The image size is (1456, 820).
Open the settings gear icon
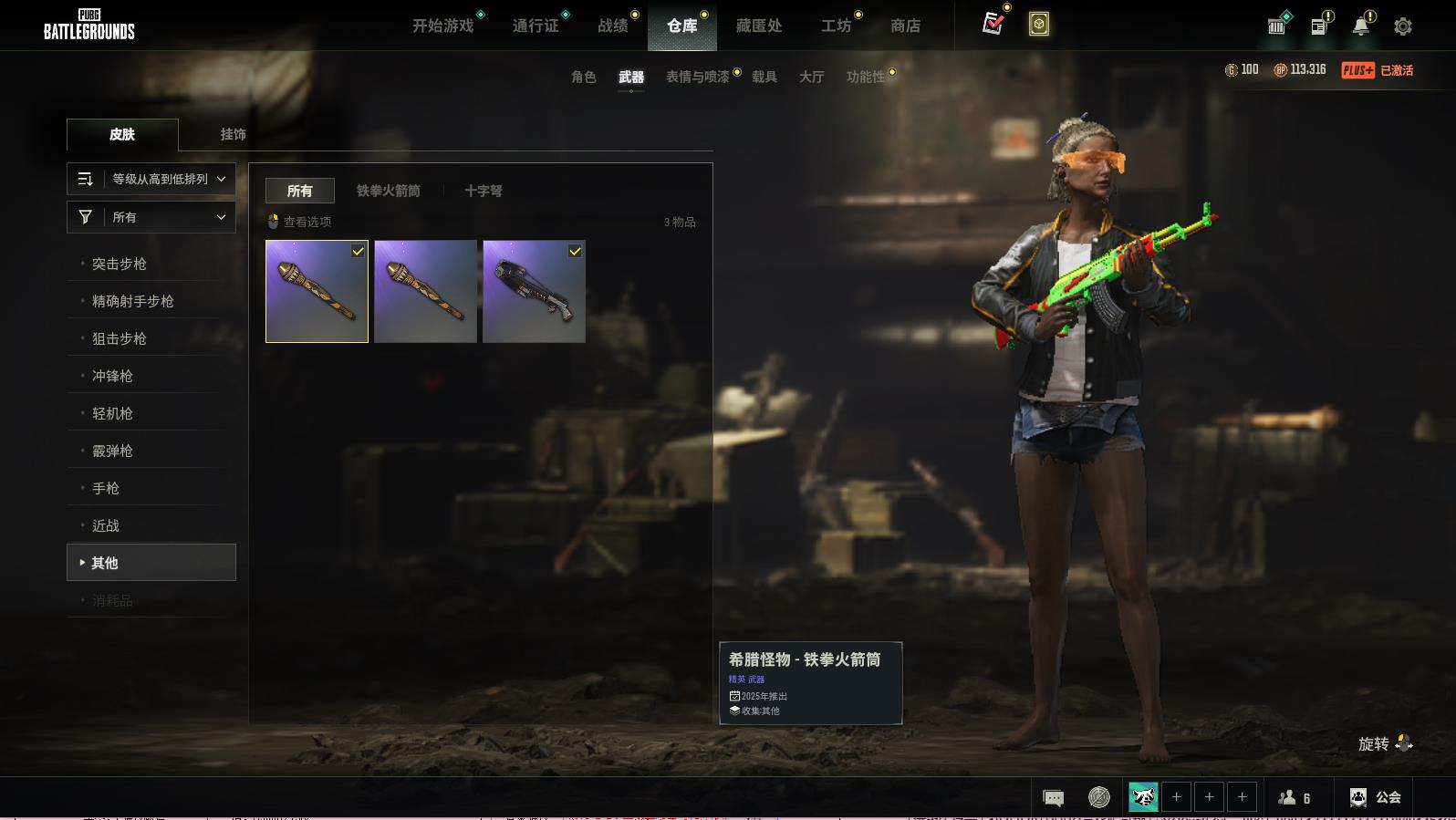[x=1403, y=26]
